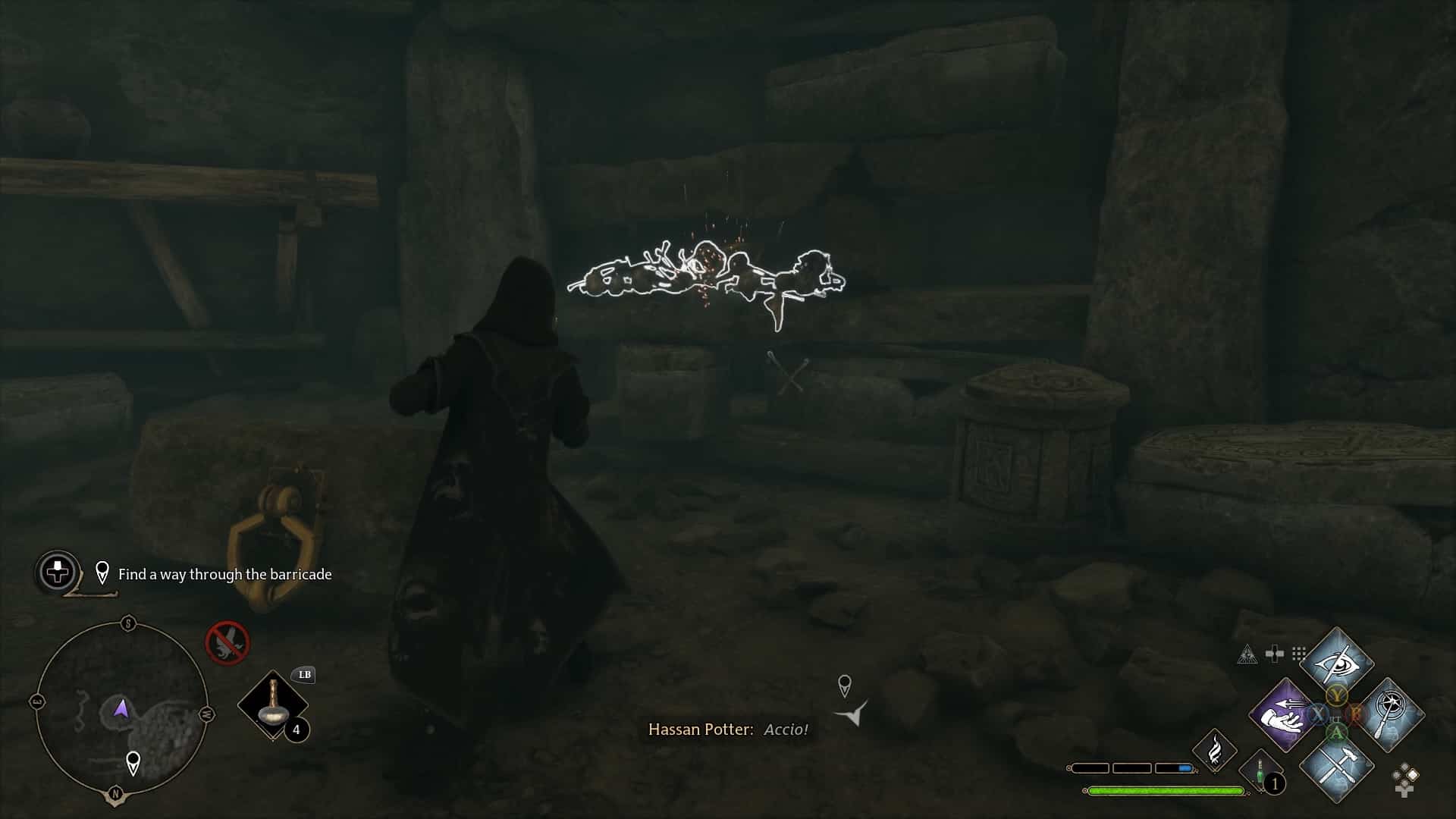Screen dimensions: 1456x819
Task: Click the grid dots icon near the spell diamond
Action: click(1298, 653)
